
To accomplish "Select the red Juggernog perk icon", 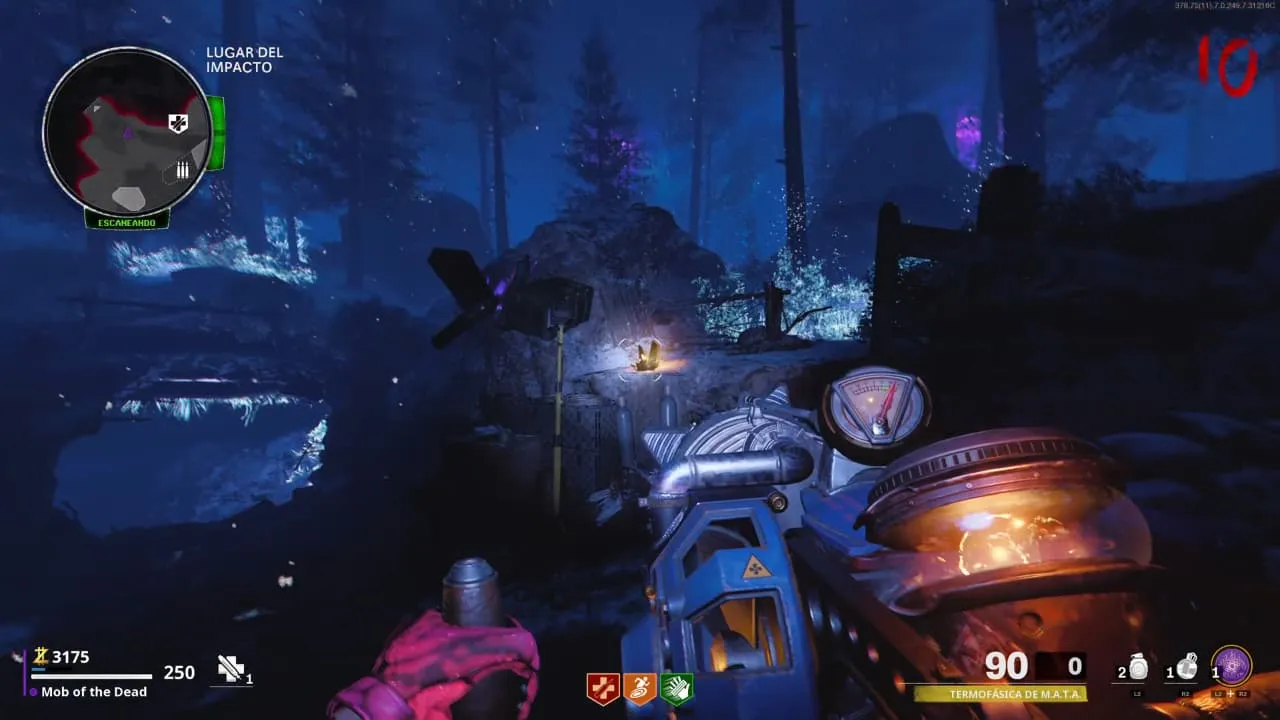I will click(x=602, y=688).
